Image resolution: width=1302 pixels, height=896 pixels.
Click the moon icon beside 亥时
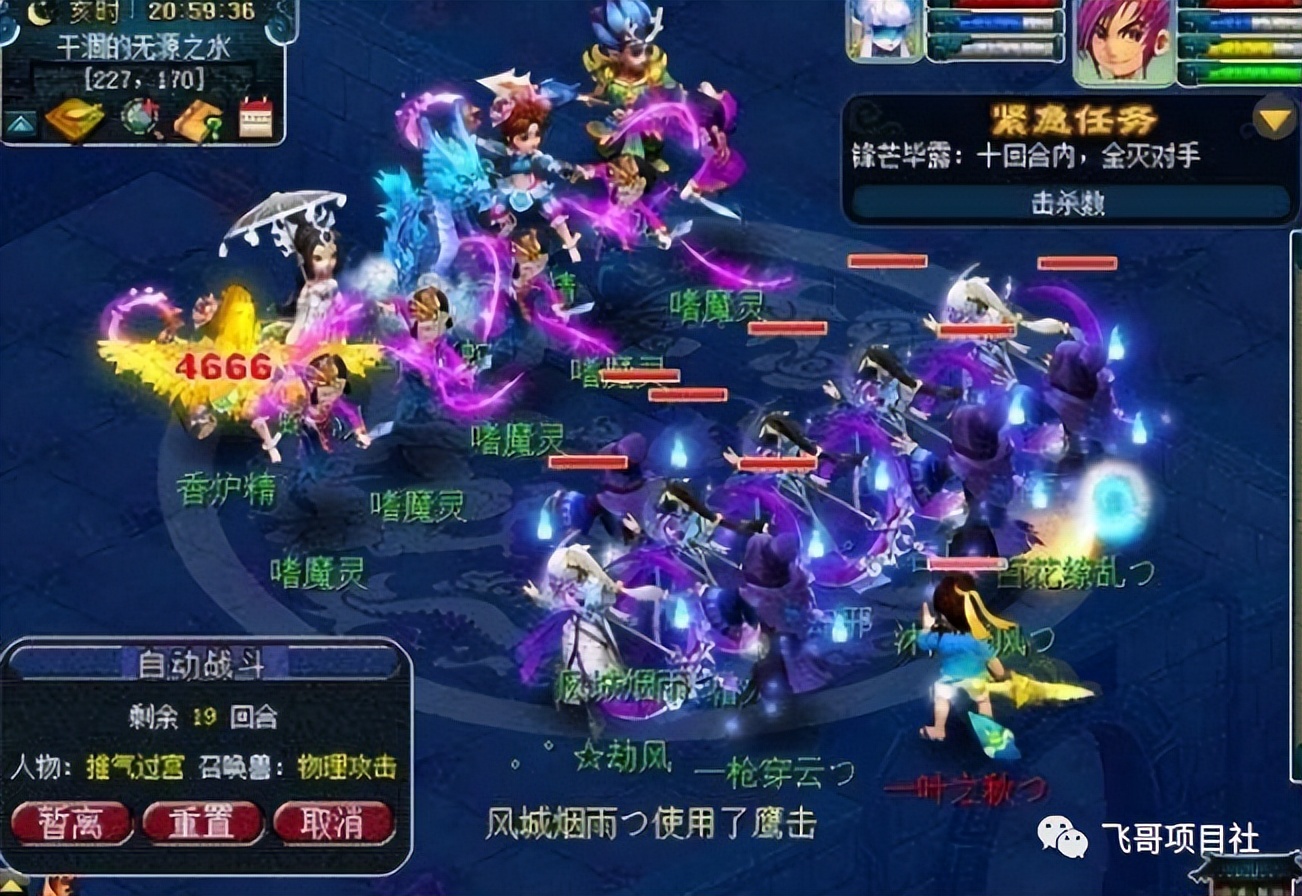click(36, 14)
